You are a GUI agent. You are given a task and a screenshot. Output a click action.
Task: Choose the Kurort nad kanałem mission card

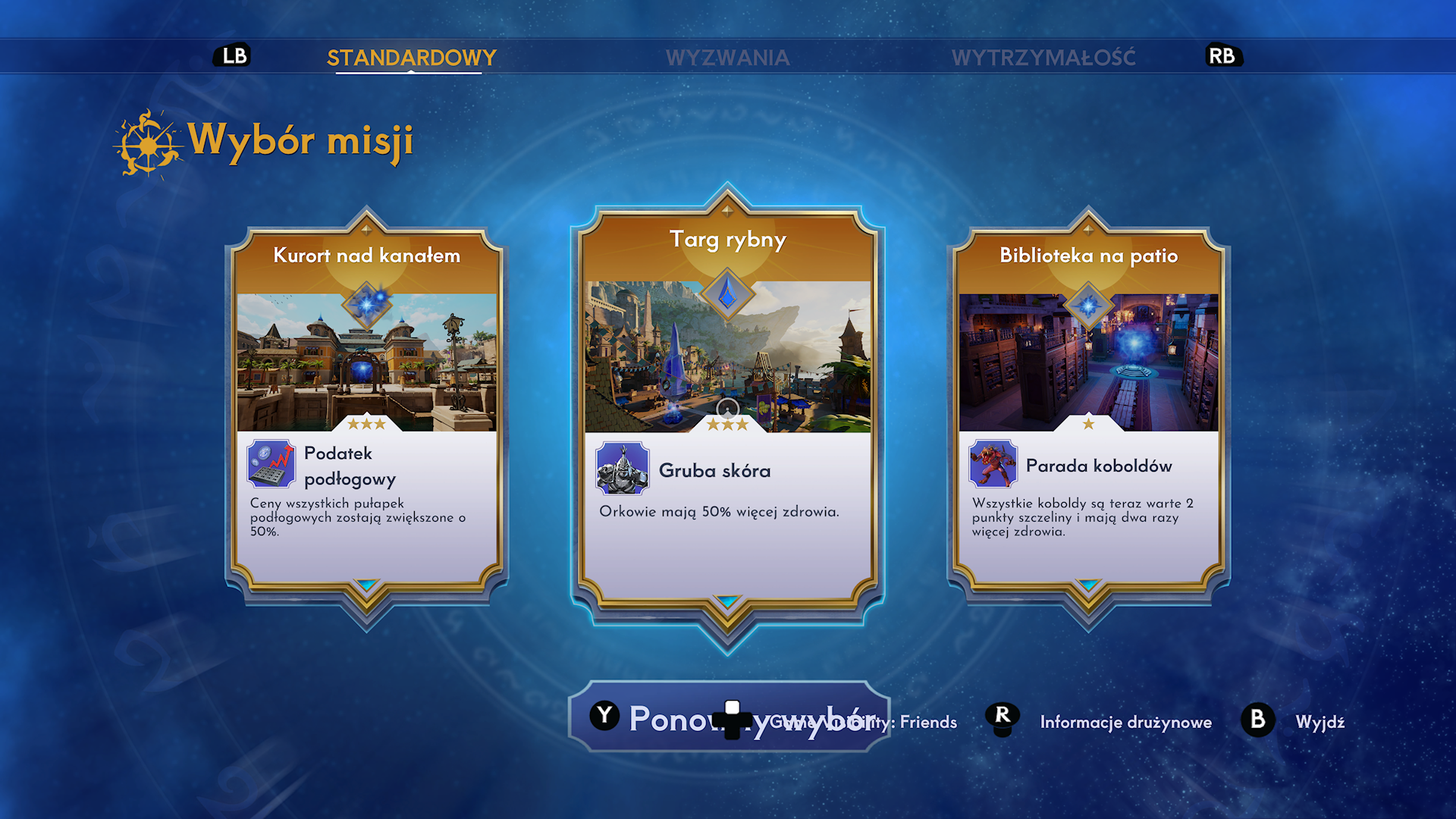click(x=366, y=409)
